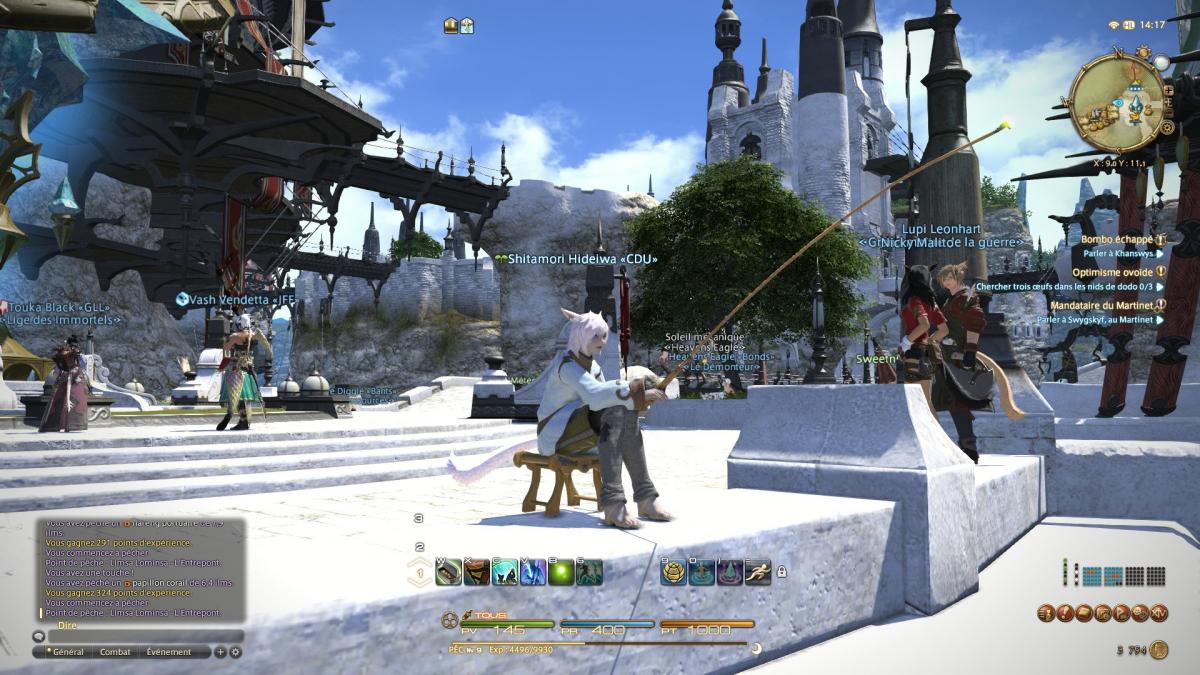1200x675 pixels.
Task: Open the minimap gear settings
Action: 1167,128
